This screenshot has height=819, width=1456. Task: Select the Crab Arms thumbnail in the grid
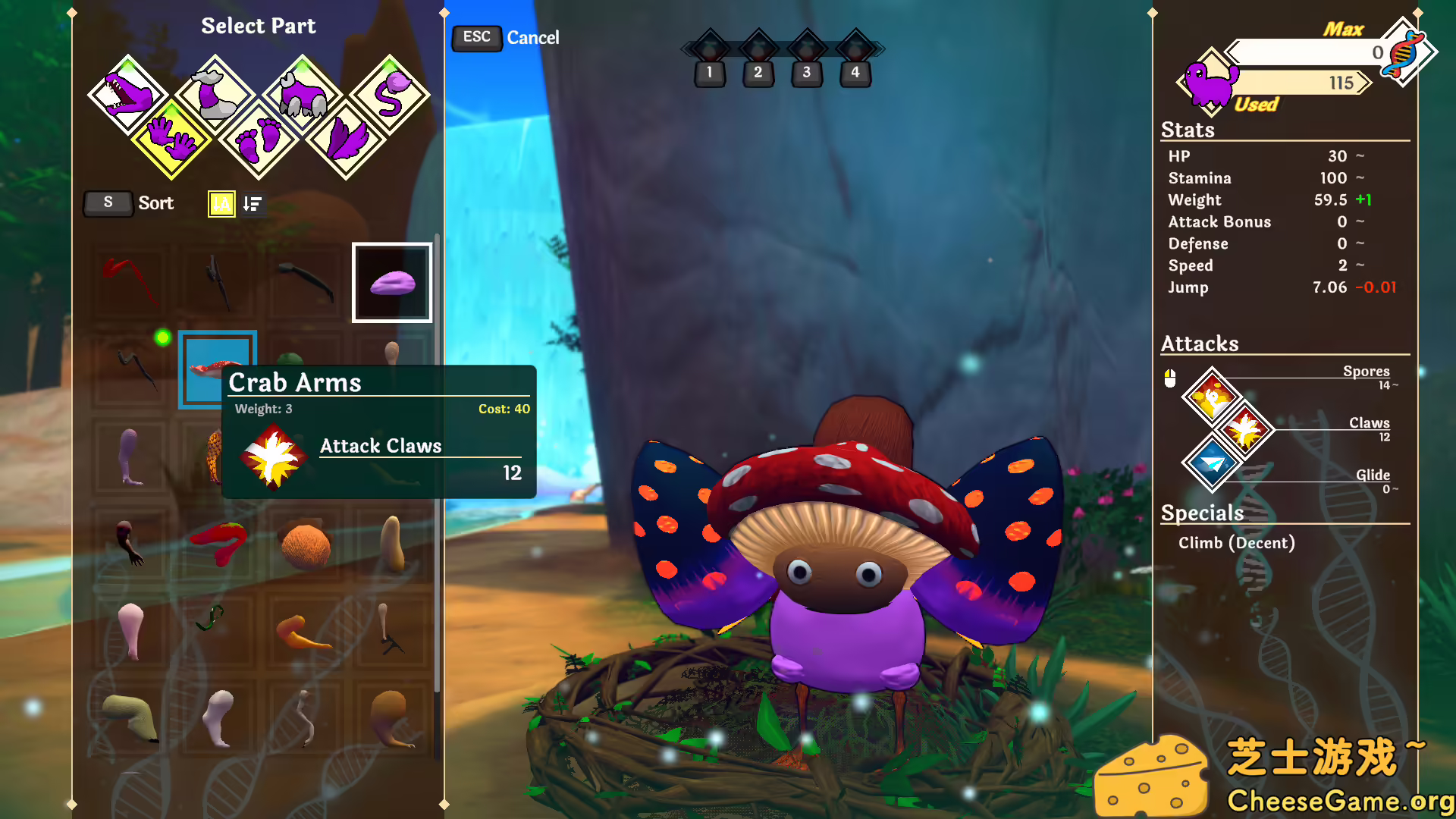[x=218, y=369]
